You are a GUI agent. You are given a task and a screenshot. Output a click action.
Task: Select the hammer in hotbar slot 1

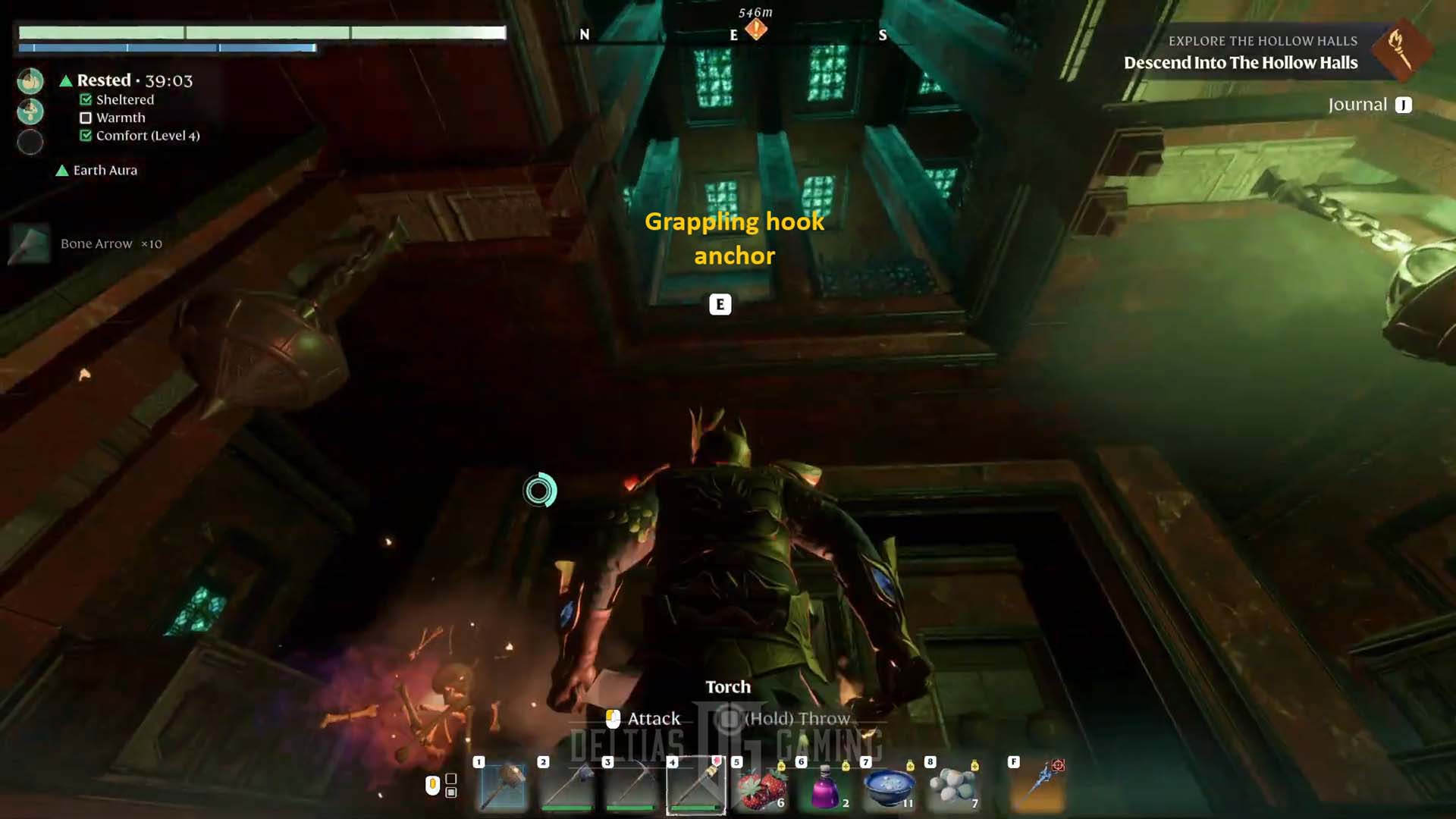[504, 786]
